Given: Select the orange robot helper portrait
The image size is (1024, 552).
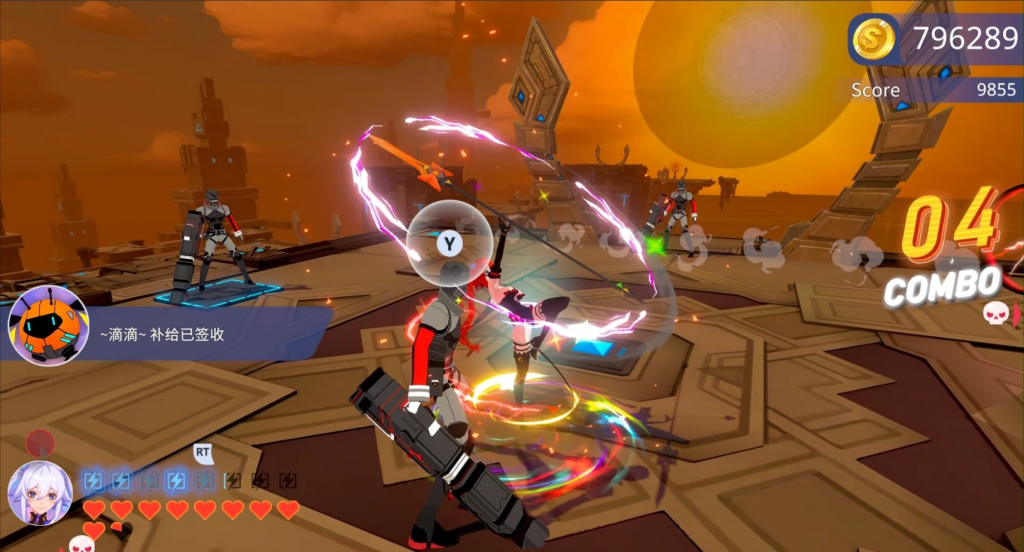Looking at the screenshot, I should tap(48, 326).
